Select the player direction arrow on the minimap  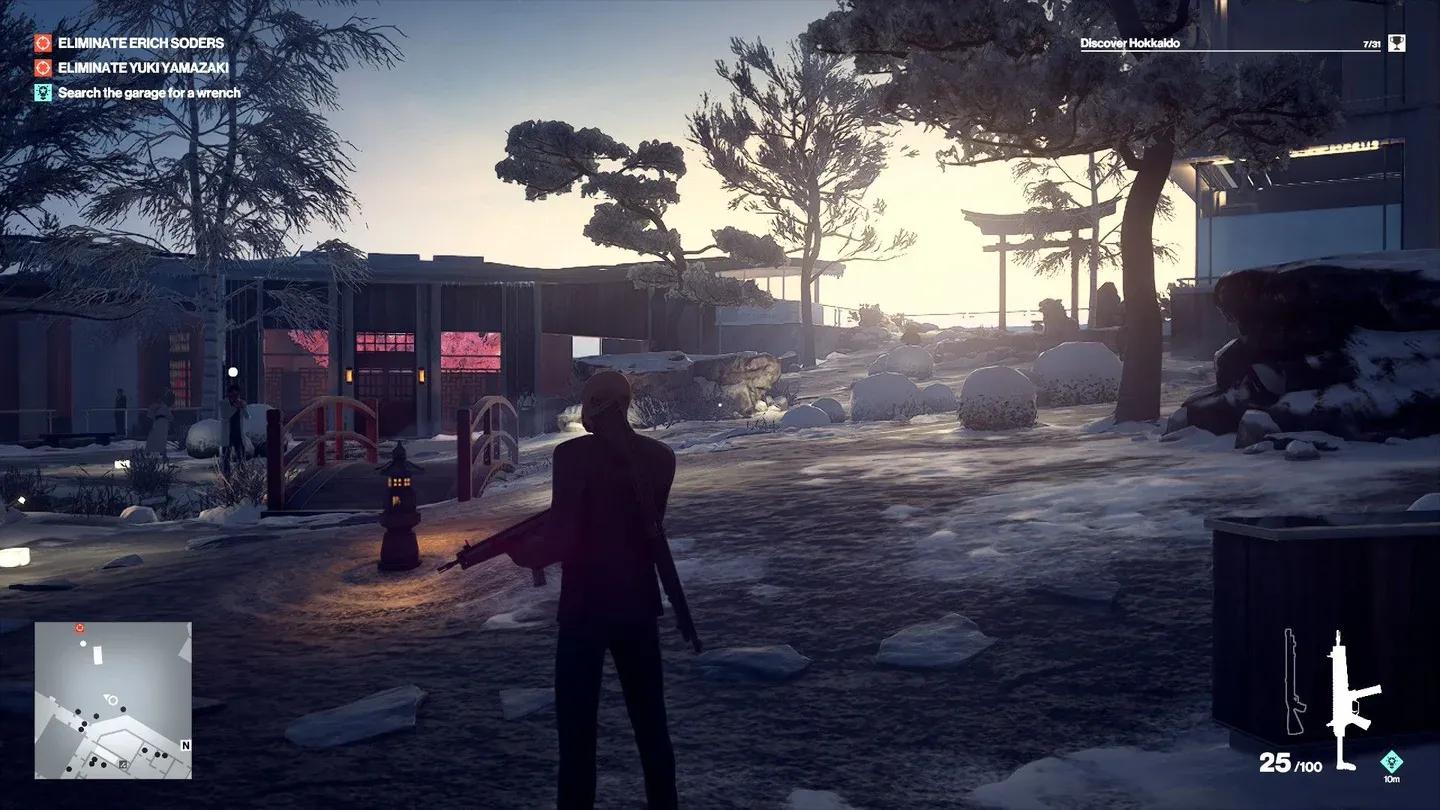pos(107,698)
